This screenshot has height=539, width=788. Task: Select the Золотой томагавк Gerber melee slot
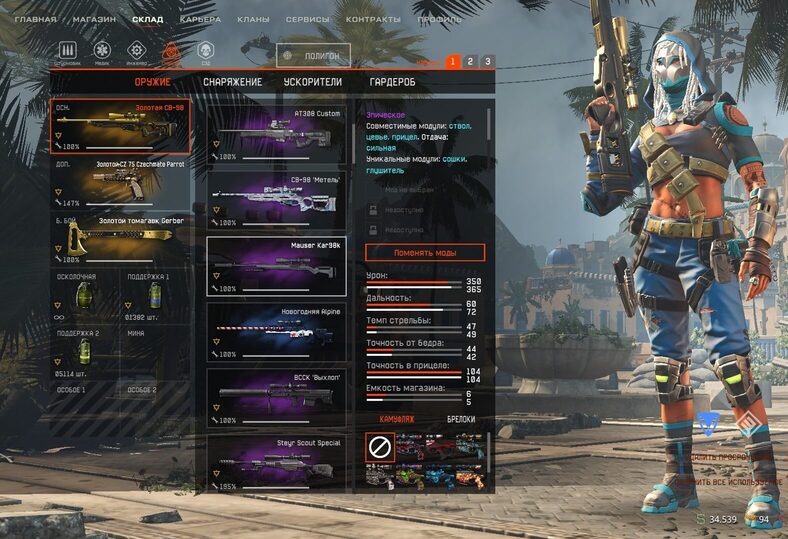click(x=120, y=241)
